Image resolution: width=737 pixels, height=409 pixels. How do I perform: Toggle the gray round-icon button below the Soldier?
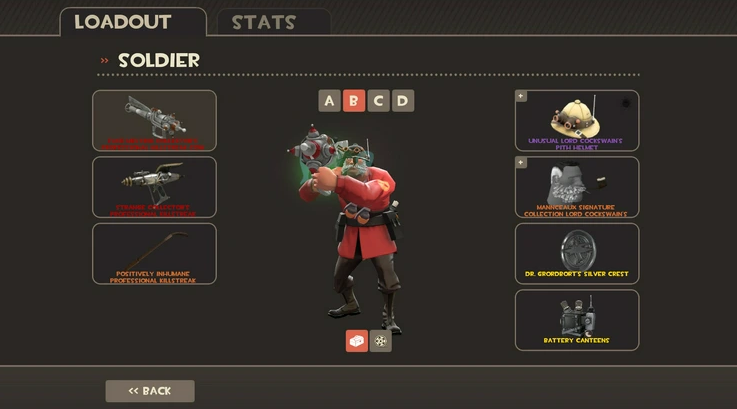tap(381, 341)
